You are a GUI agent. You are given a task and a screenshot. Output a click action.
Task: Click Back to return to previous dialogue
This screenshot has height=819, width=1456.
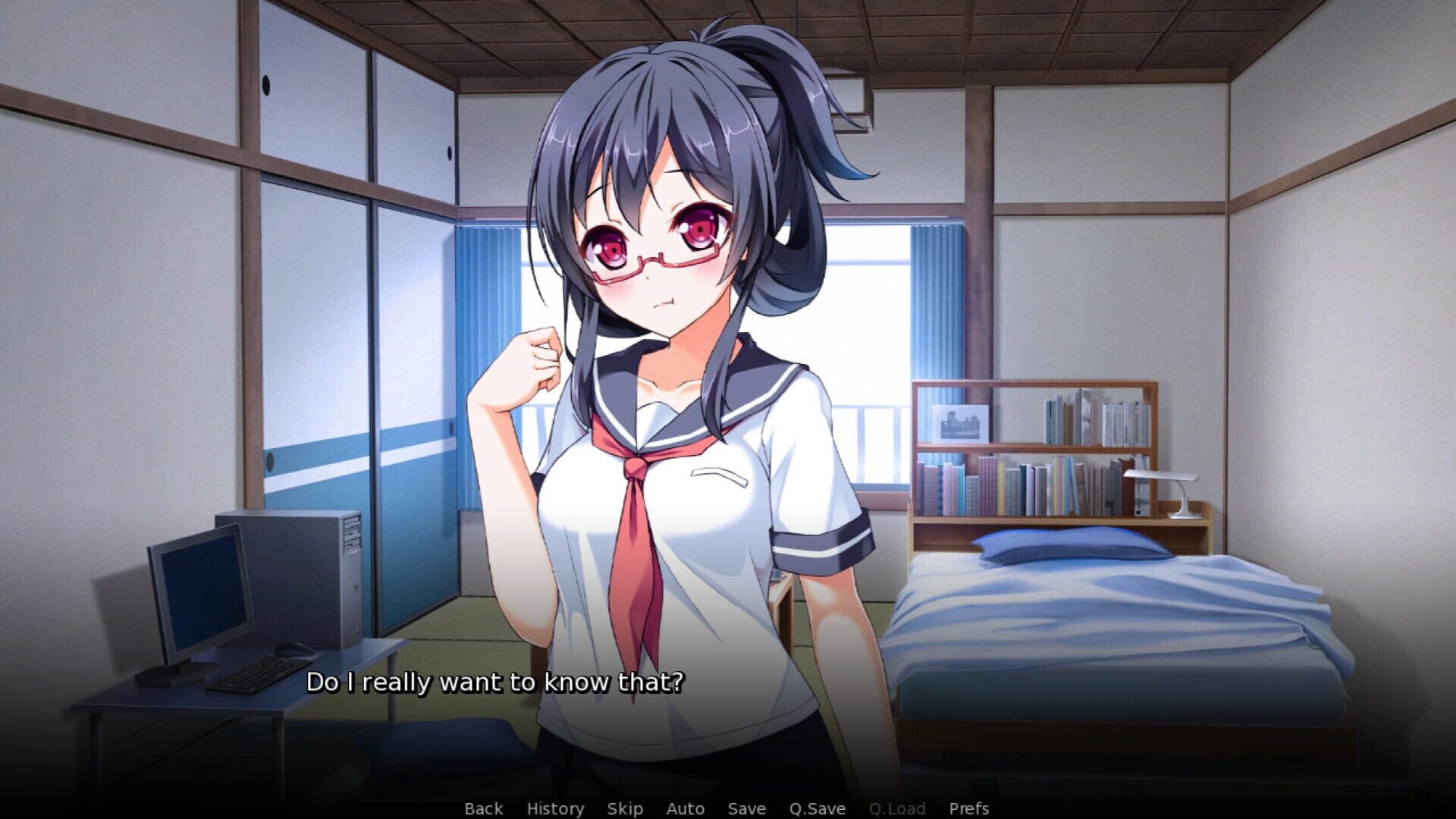click(482, 808)
